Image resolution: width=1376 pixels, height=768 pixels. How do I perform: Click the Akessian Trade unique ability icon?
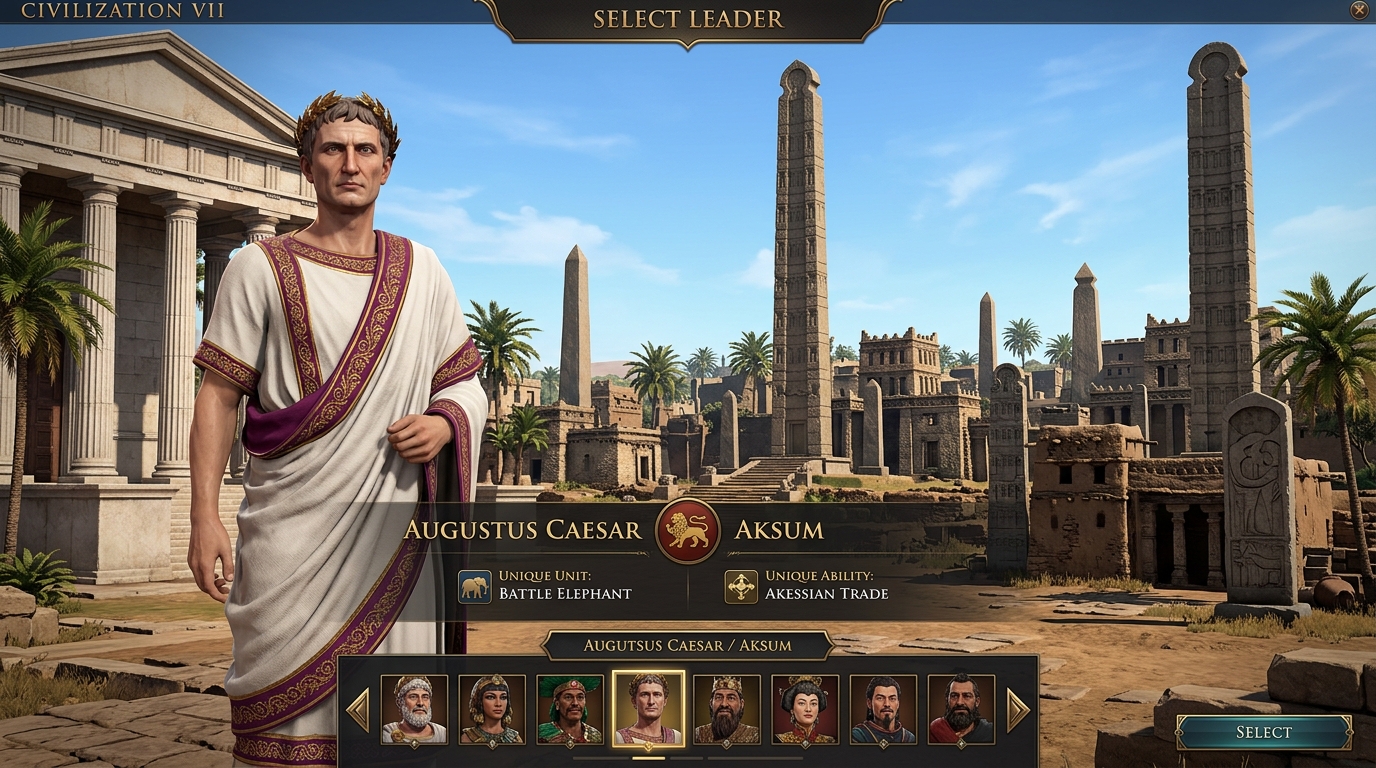pyautogui.click(x=743, y=584)
